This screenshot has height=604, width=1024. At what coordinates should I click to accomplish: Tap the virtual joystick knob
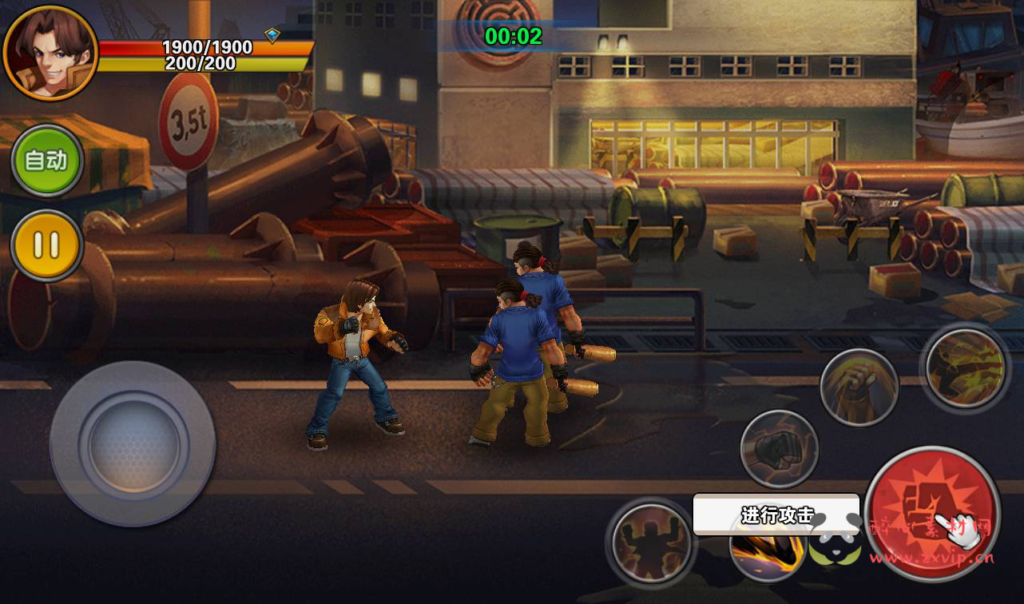click(133, 443)
